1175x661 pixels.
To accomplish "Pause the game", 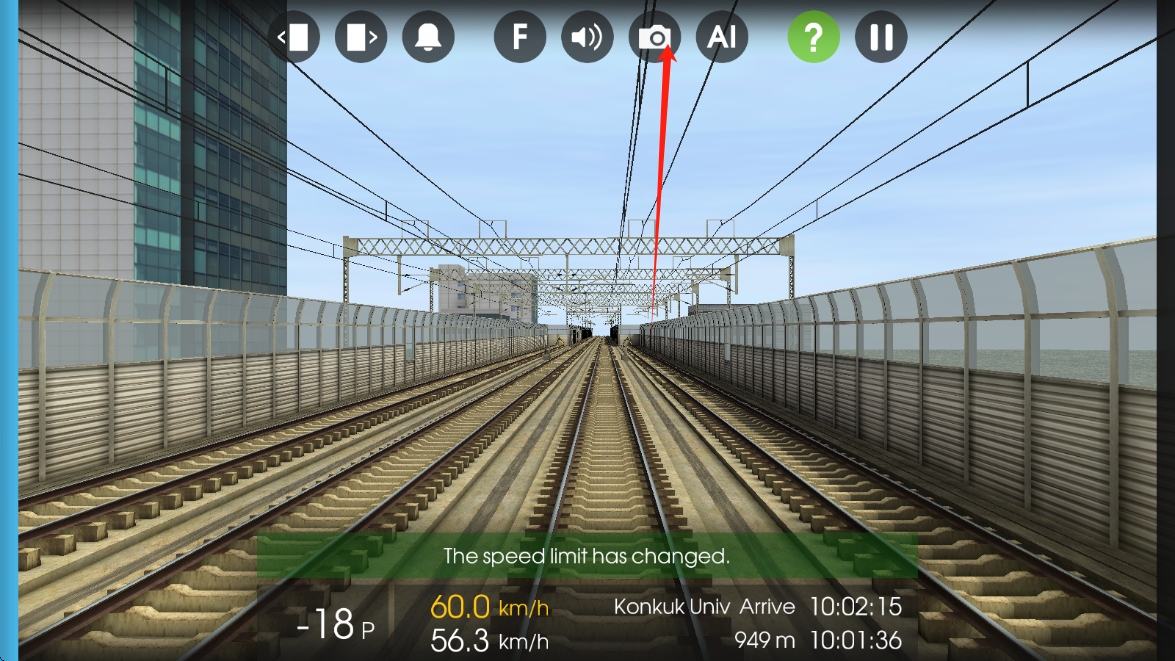I will pyautogui.click(x=881, y=38).
